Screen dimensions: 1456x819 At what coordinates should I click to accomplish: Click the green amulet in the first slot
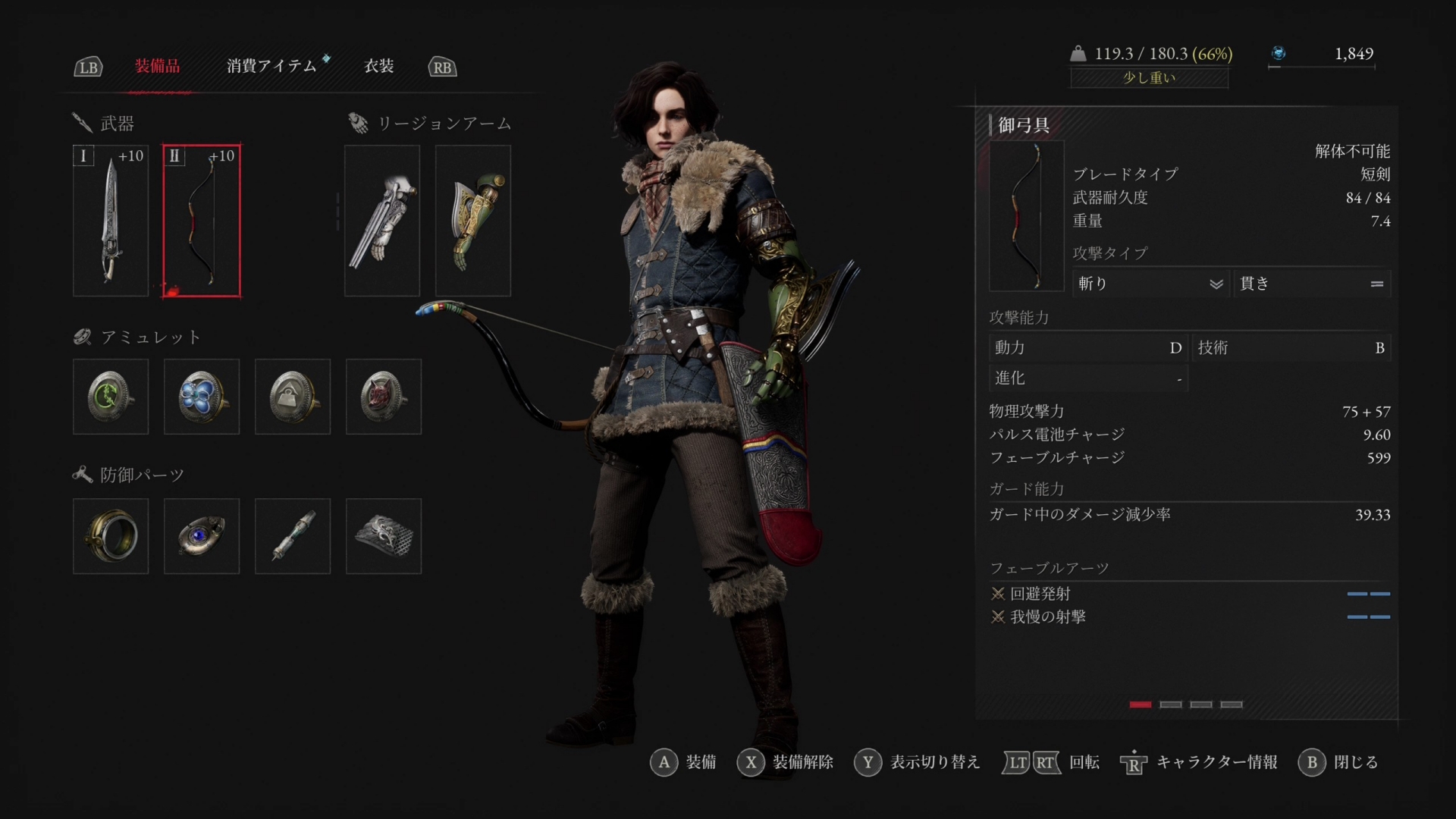click(110, 397)
